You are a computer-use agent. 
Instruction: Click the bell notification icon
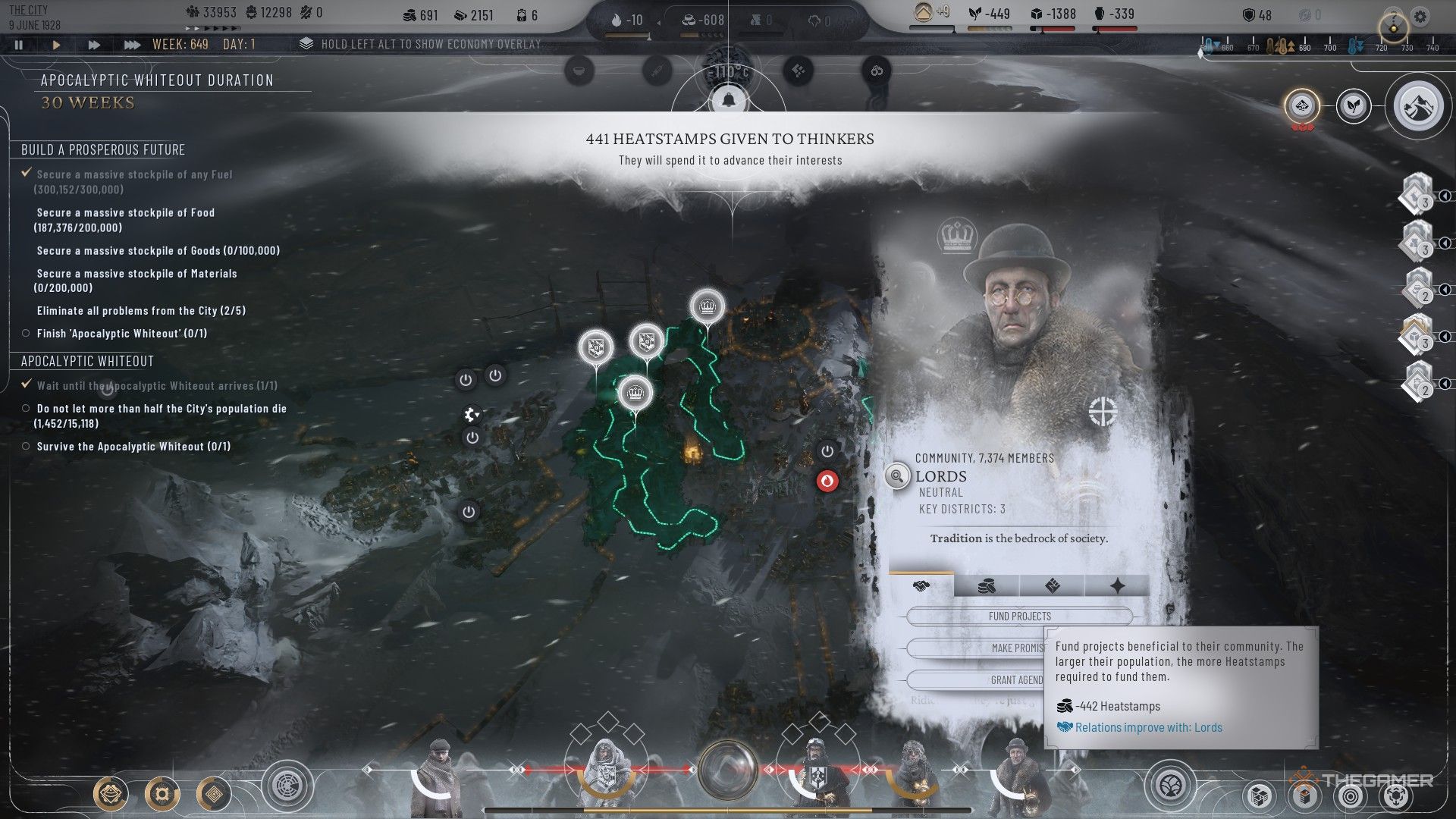click(x=729, y=99)
